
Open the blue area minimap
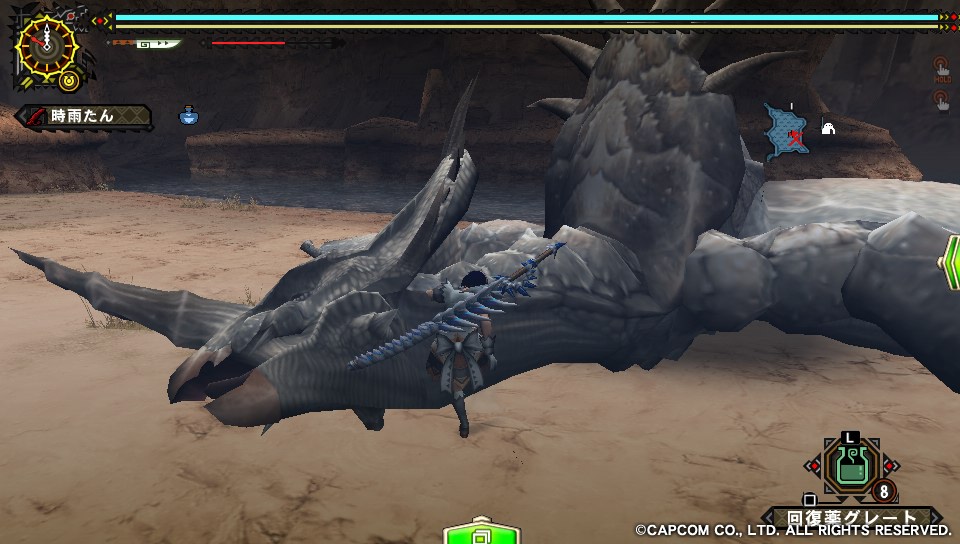click(787, 132)
